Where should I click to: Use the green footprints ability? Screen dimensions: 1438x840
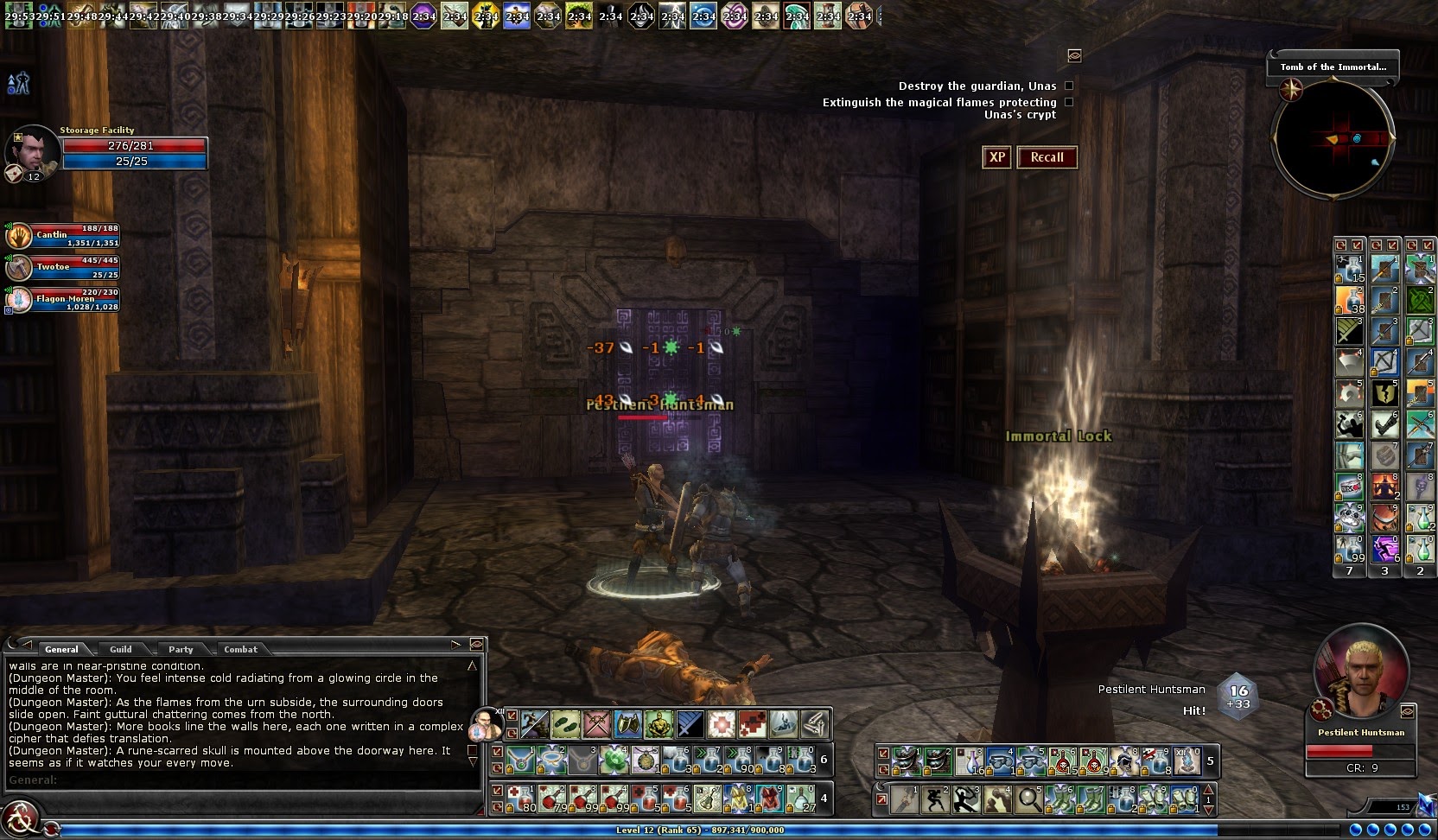(x=565, y=724)
